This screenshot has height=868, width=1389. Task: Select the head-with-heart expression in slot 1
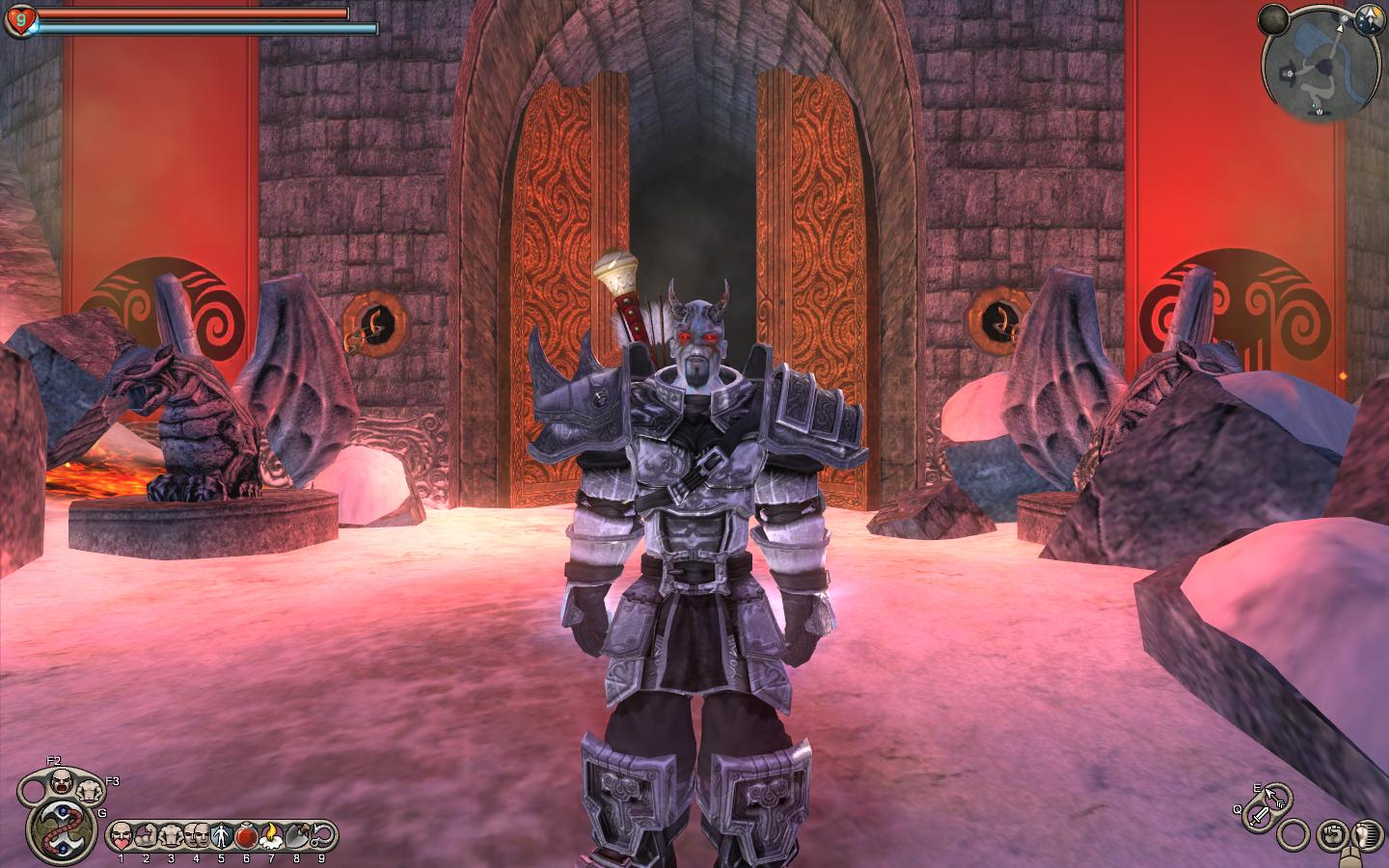tap(122, 833)
